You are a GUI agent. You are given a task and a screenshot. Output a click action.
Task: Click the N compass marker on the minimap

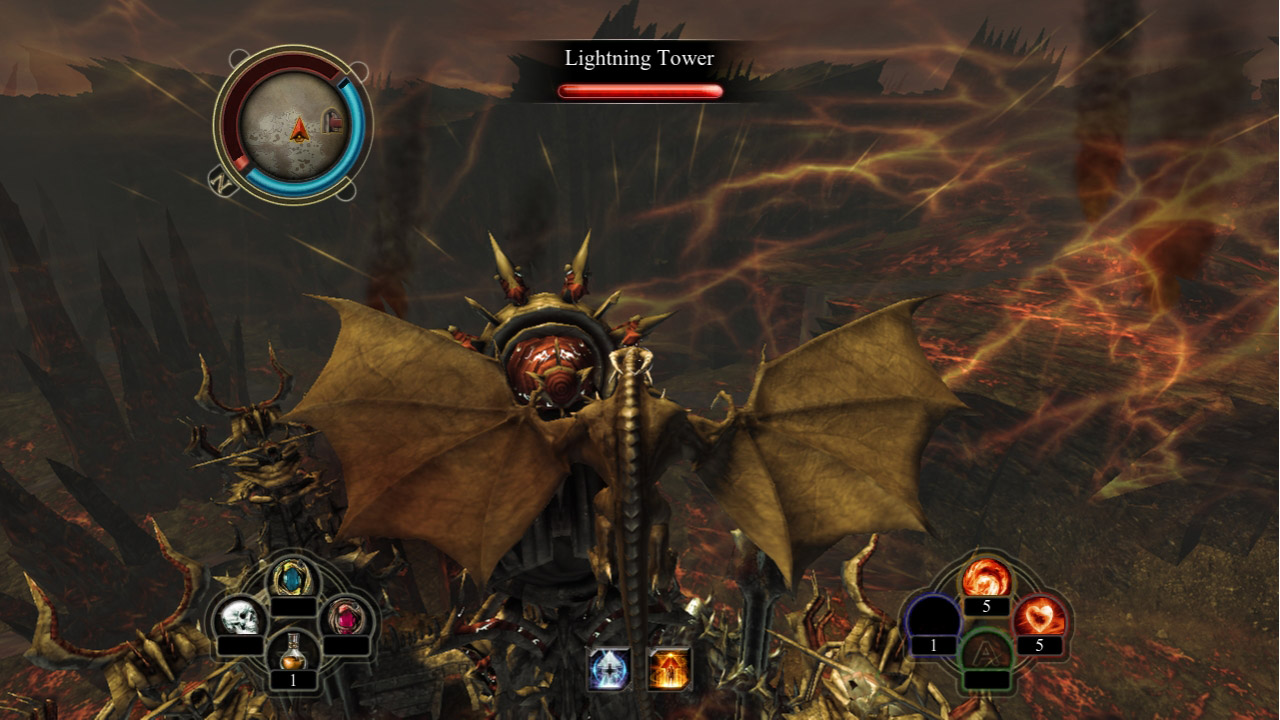[x=222, y=180]
